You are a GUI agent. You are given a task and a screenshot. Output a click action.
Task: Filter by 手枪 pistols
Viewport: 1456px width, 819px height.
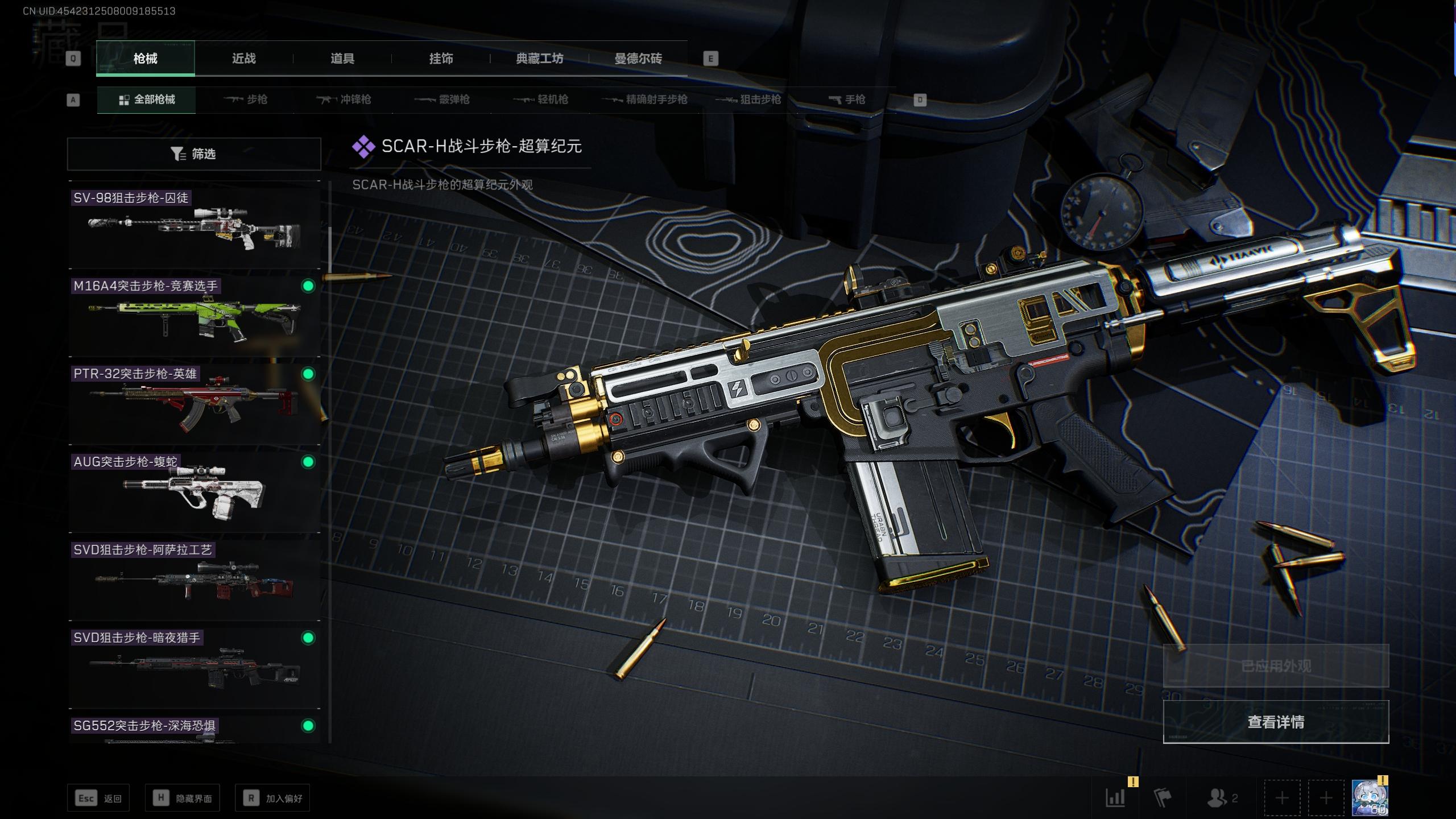pos(847,100)
